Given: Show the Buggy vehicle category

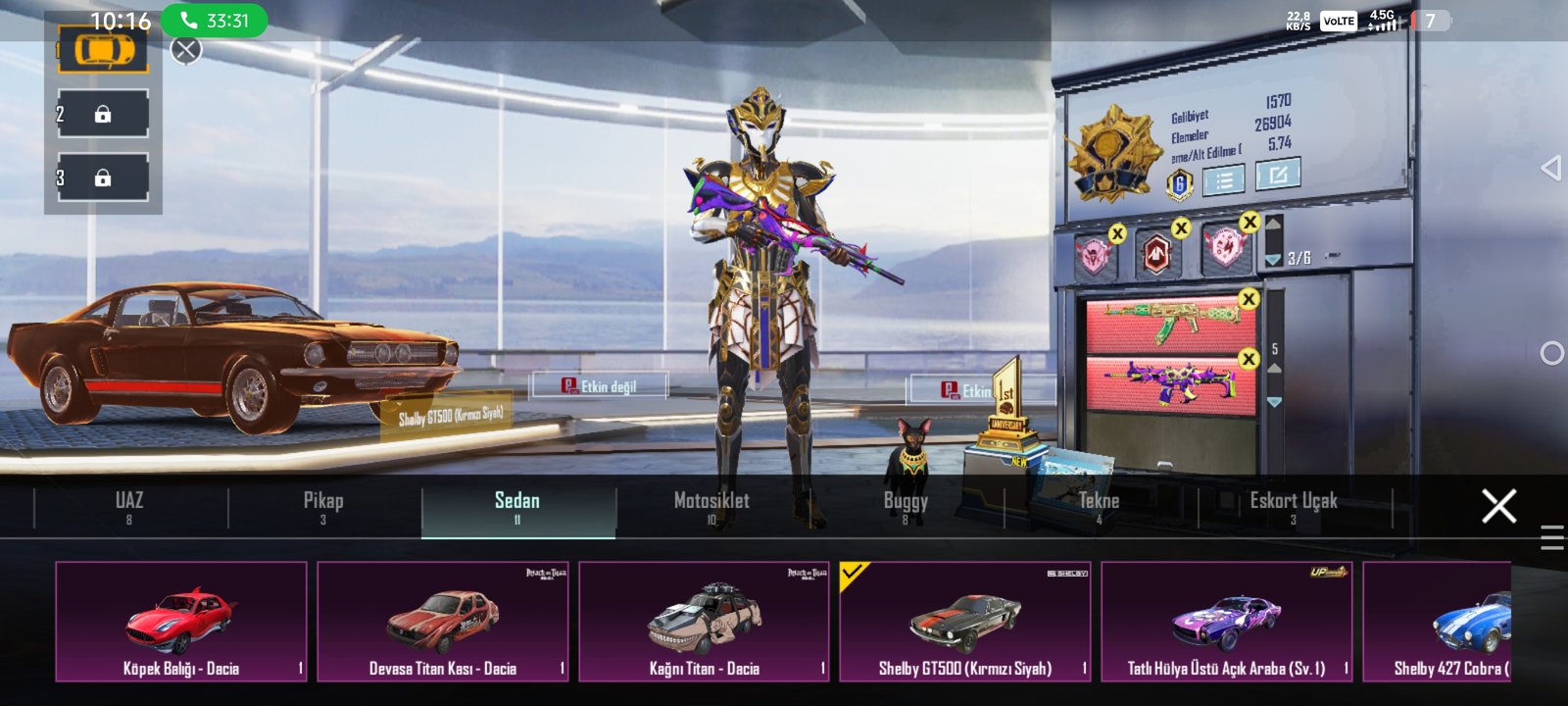Looking at the screenshot, I should coord(905,507).
